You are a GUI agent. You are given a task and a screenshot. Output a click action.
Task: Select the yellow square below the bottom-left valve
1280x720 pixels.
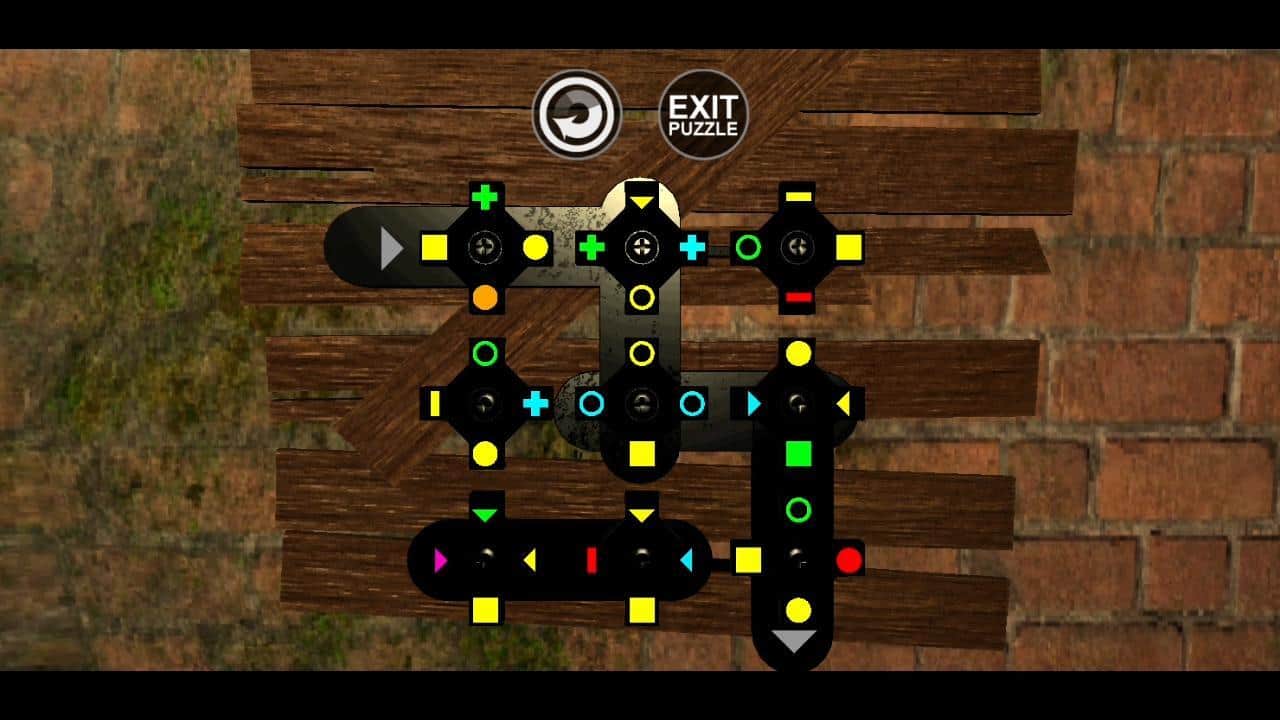pyautogui.click(x=486, y=608)
